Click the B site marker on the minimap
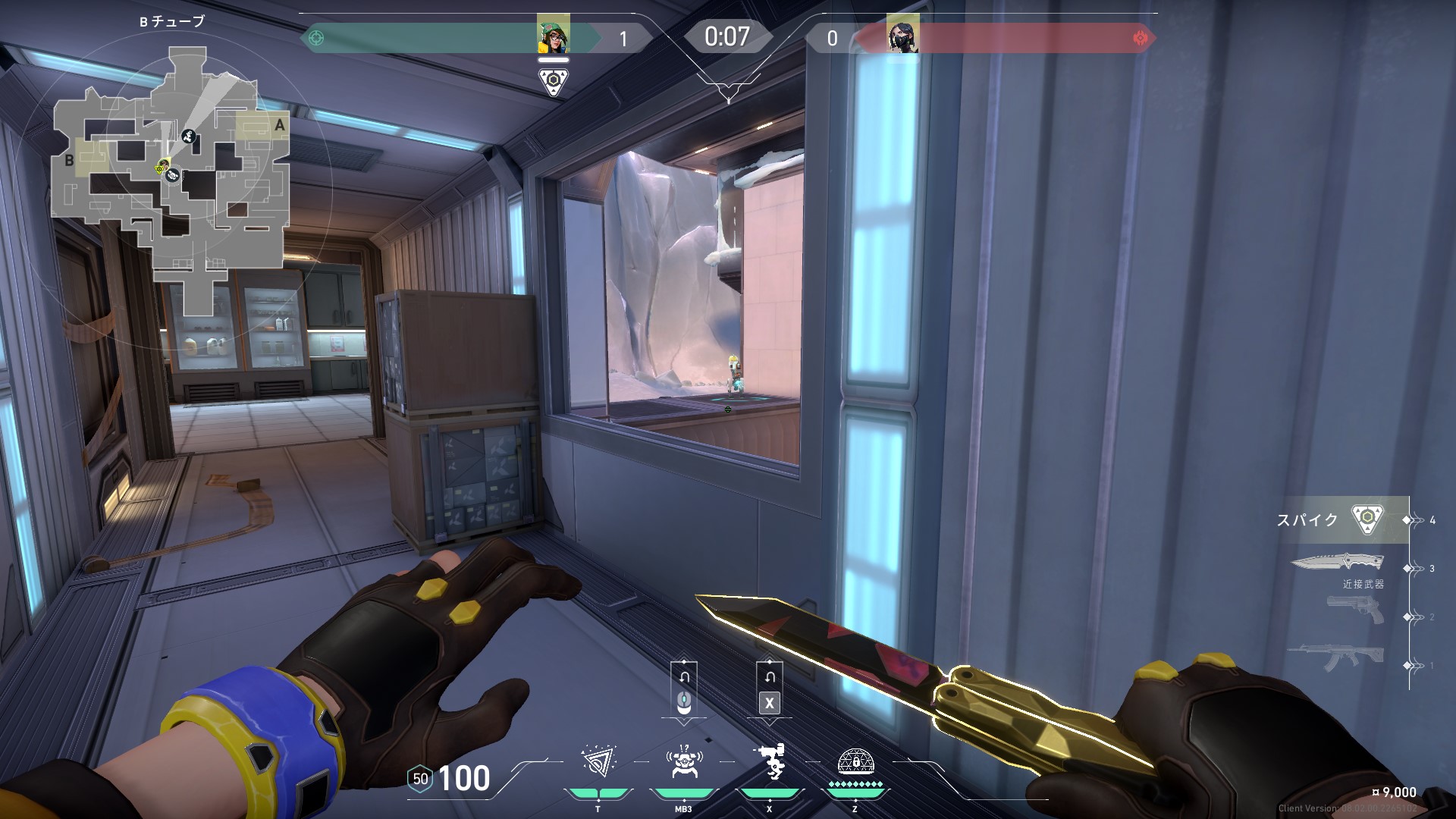 click(70, 159)
